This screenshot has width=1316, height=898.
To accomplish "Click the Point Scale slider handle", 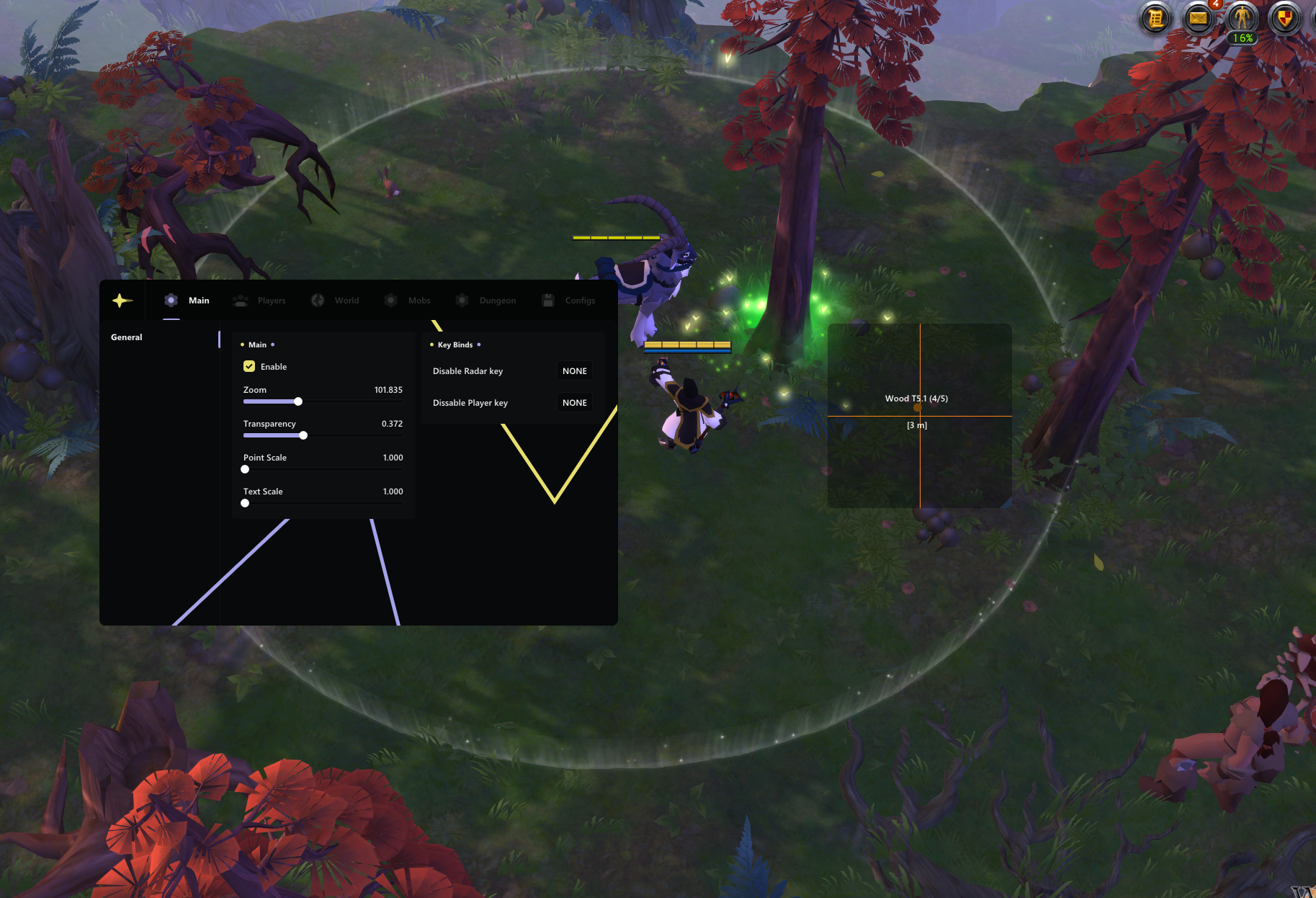I will tap(245, 469).
